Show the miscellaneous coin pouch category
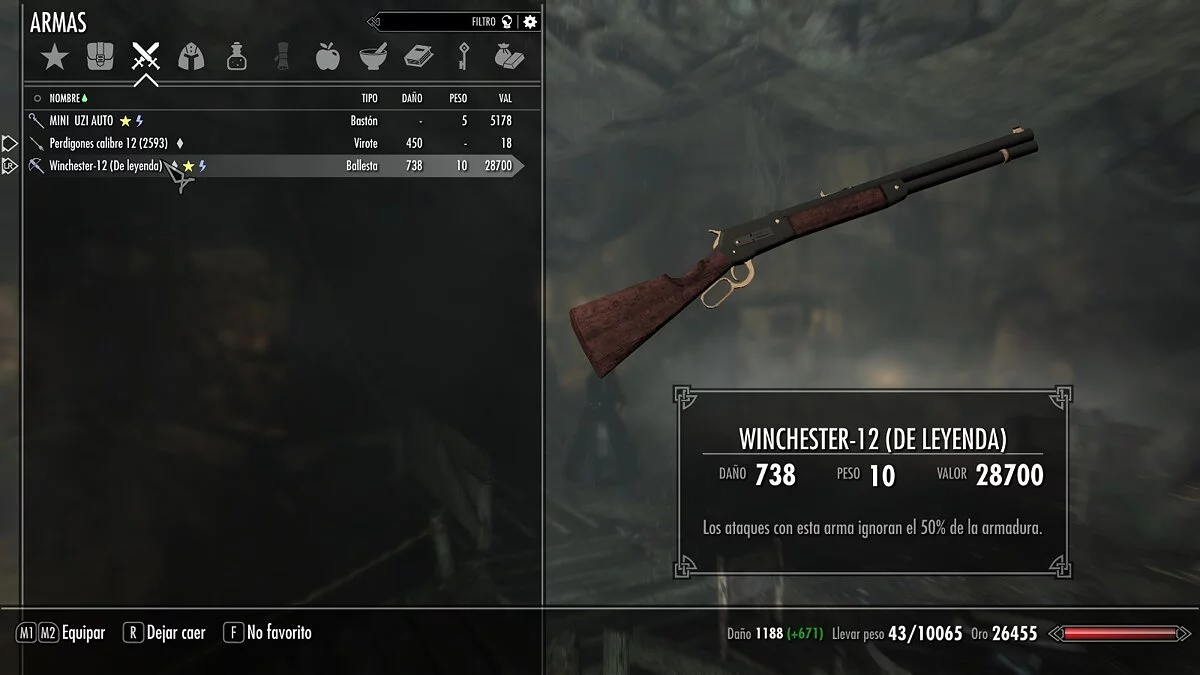Screen dimensions: 1200x675 (509, 57)
